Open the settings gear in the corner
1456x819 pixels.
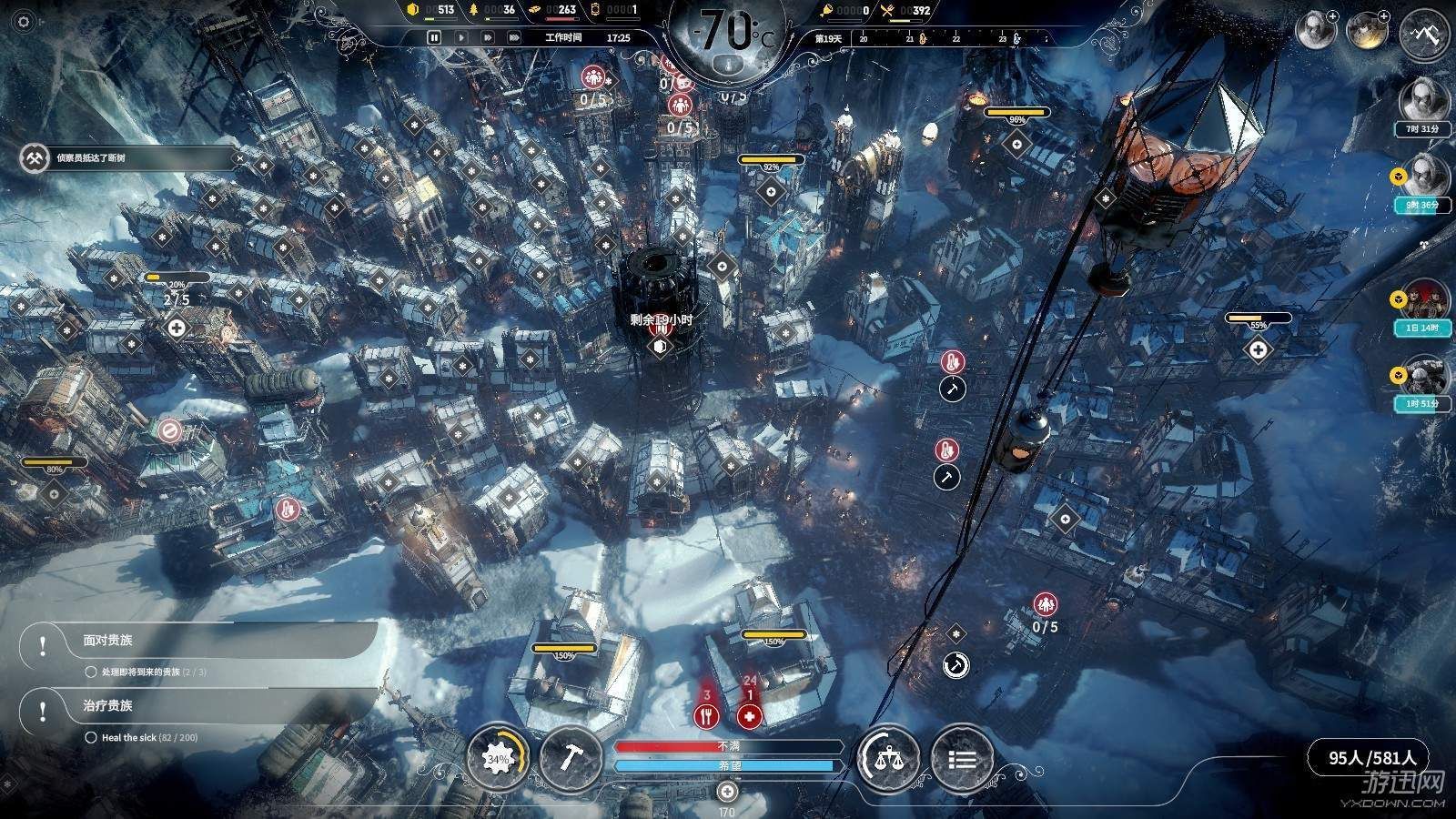pos(25,22)
